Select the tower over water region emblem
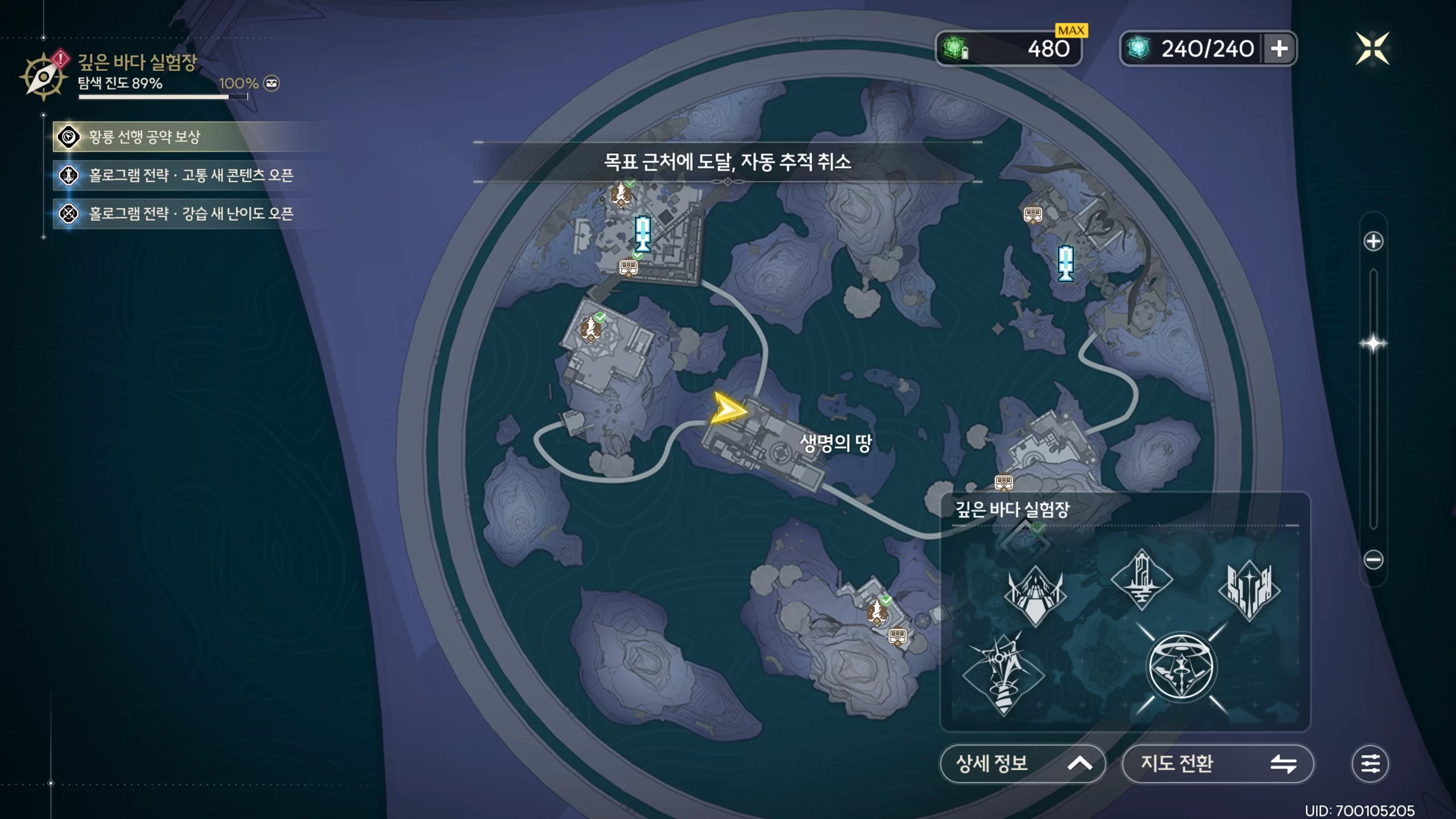 (x=1141, y=580)
